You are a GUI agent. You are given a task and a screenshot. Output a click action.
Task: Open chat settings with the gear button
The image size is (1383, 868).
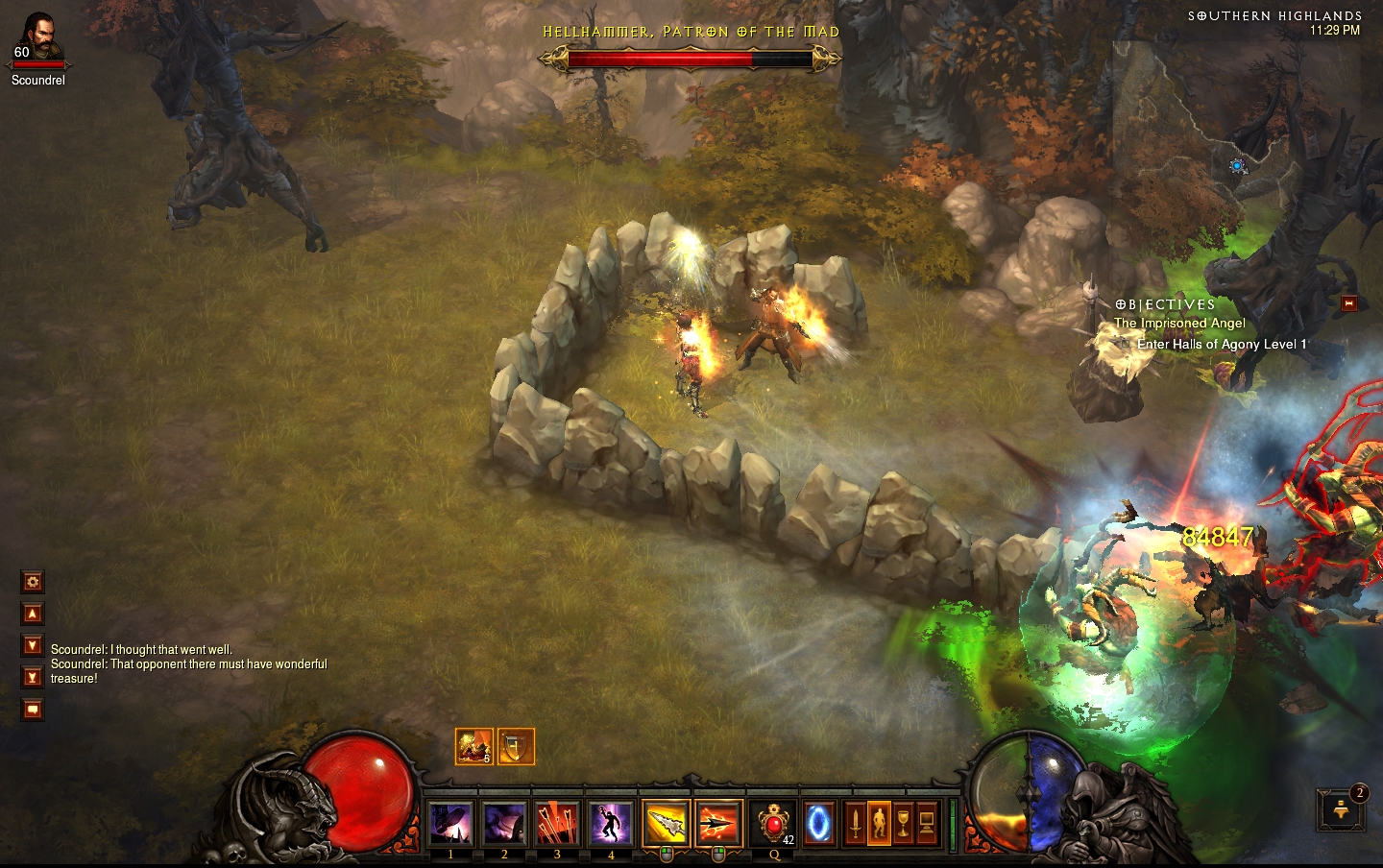tap(33, 582)
